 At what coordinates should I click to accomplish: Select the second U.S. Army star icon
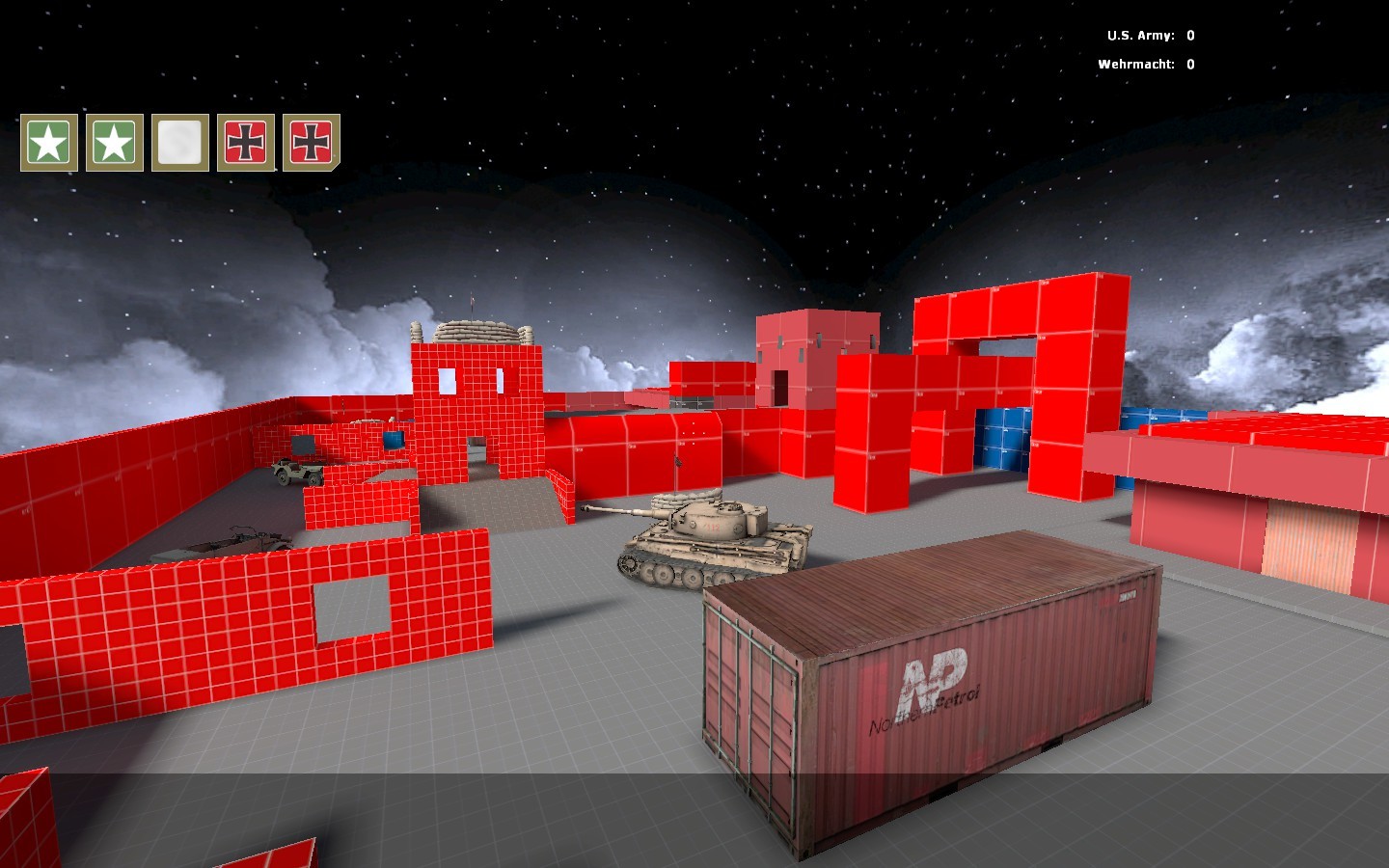[113, 142]
